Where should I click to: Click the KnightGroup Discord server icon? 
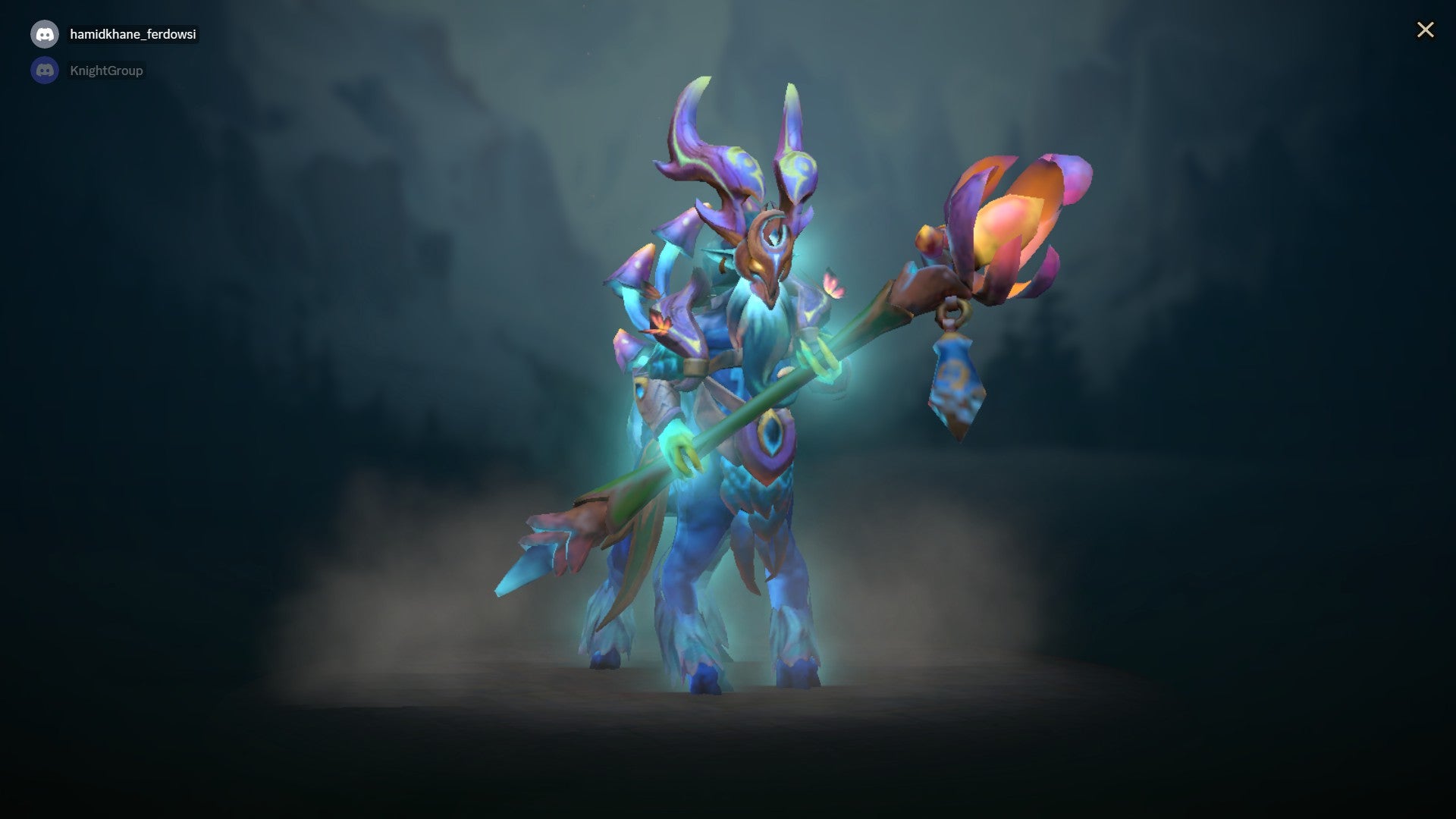[x=45, y=70]
